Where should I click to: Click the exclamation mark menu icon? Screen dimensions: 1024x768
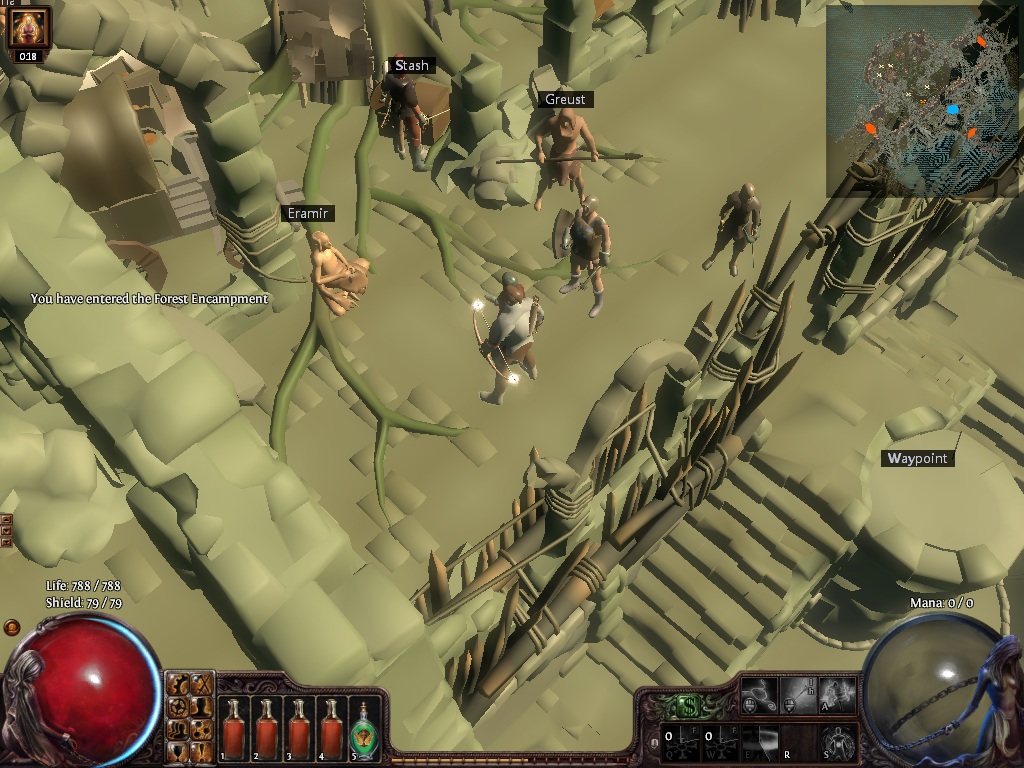click(201, 748)
